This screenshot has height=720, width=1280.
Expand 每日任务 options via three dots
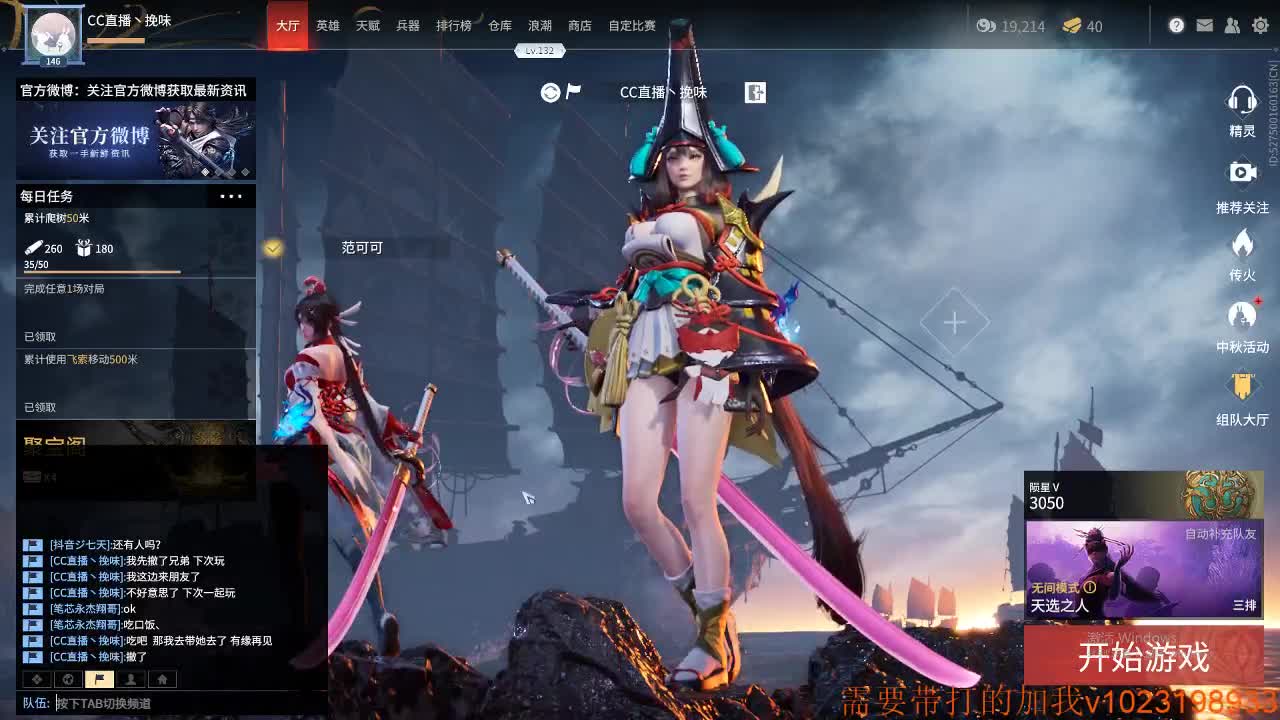click(x=231, y=196)
